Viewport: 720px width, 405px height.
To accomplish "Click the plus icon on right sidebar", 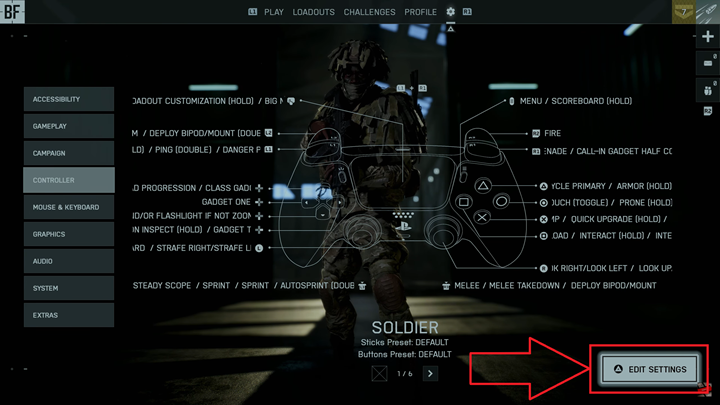I will pyautogui.click(x=708, y=36).
